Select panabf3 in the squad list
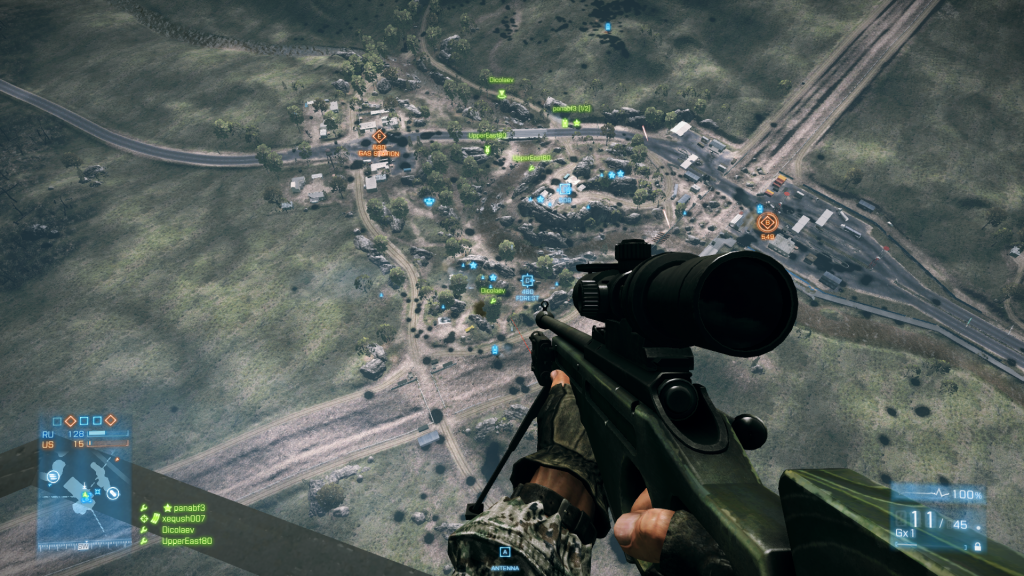This screenshot has width=1024, height=576. coord(183,508)
